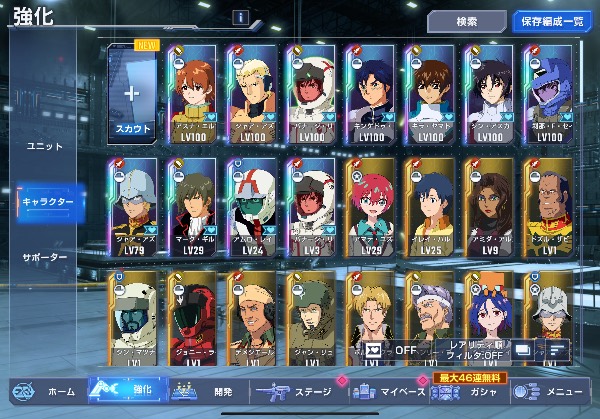Select the Unit category tab
This screenshot has width=600, height=419.
point(44,146)
